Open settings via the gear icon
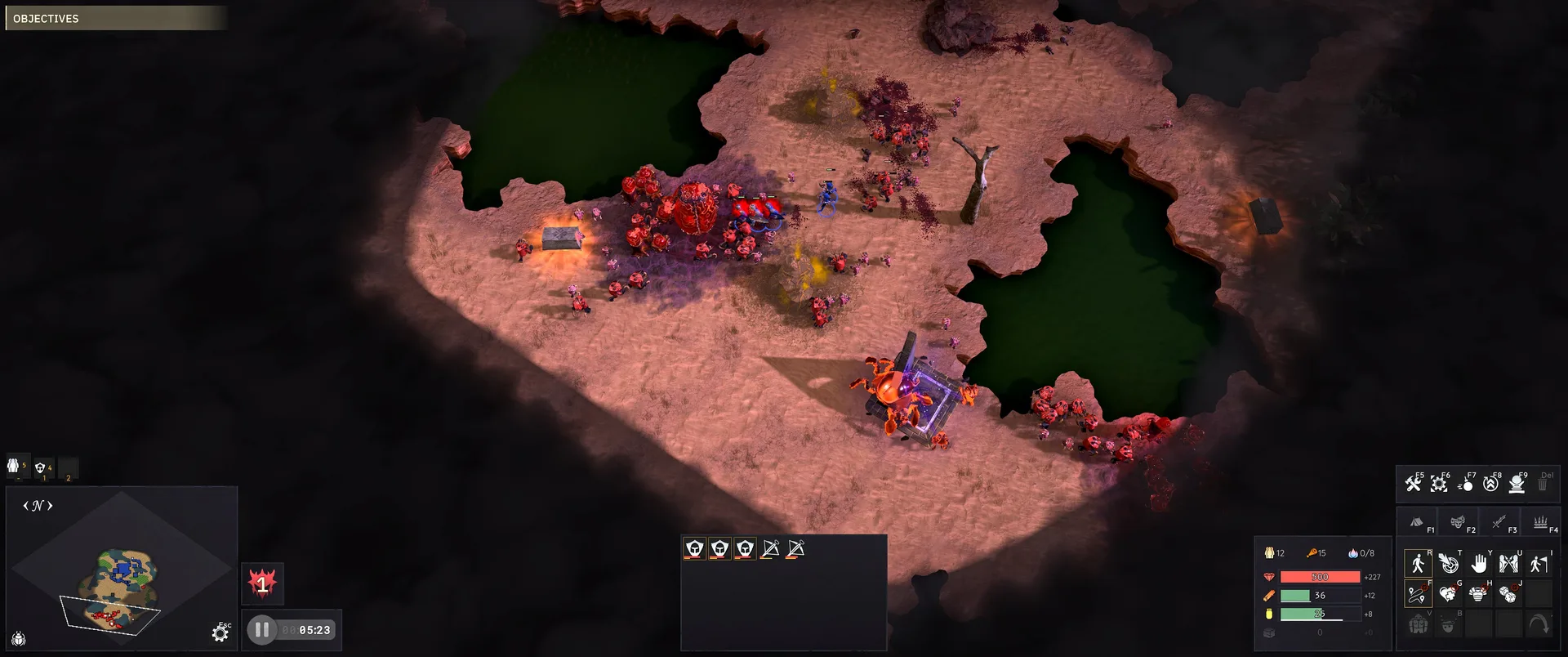Viewport: 1568px width, 657px height. click(220, 633)
